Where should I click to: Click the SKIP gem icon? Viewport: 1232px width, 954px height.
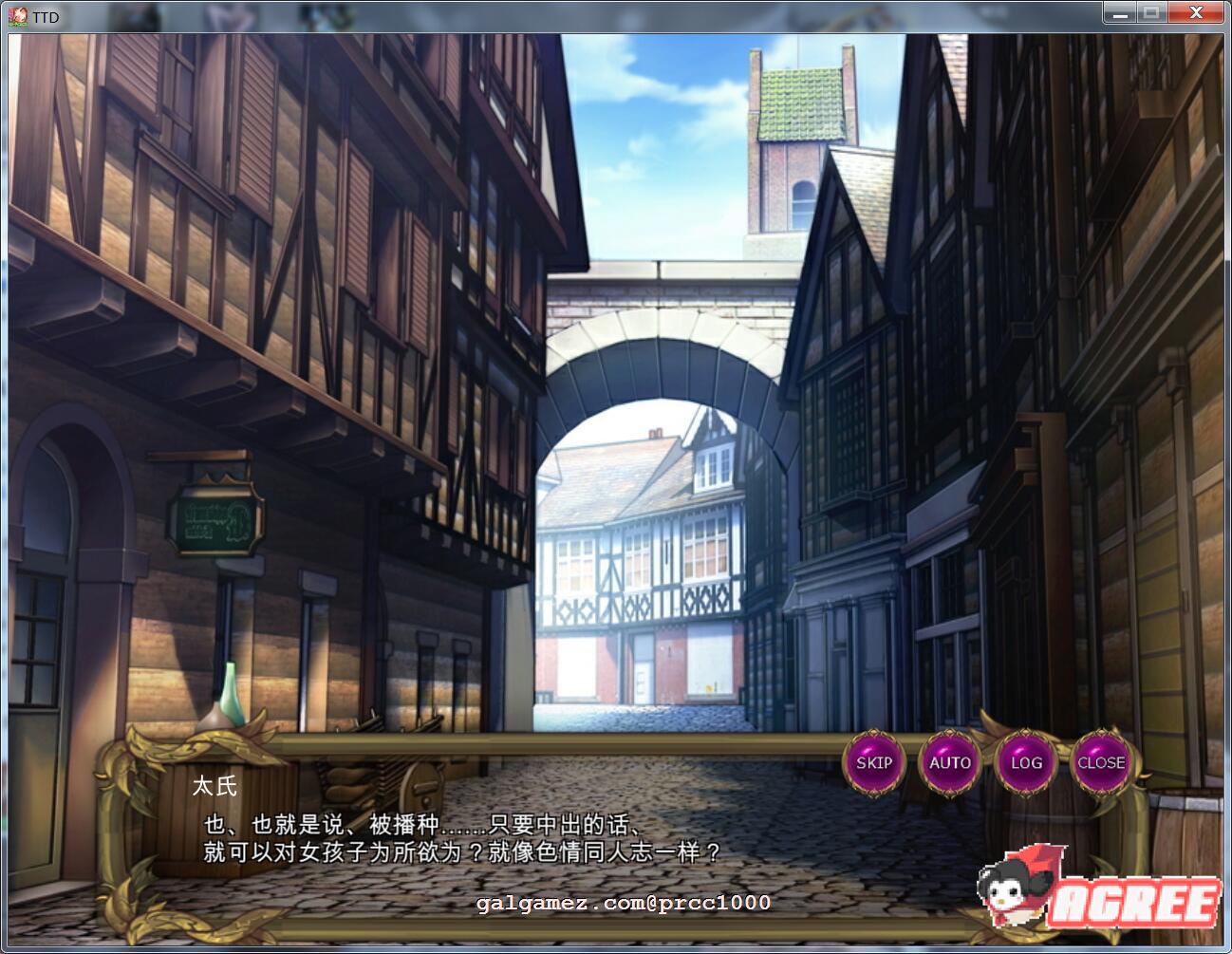pyautogui.click(x=874, y=762)
